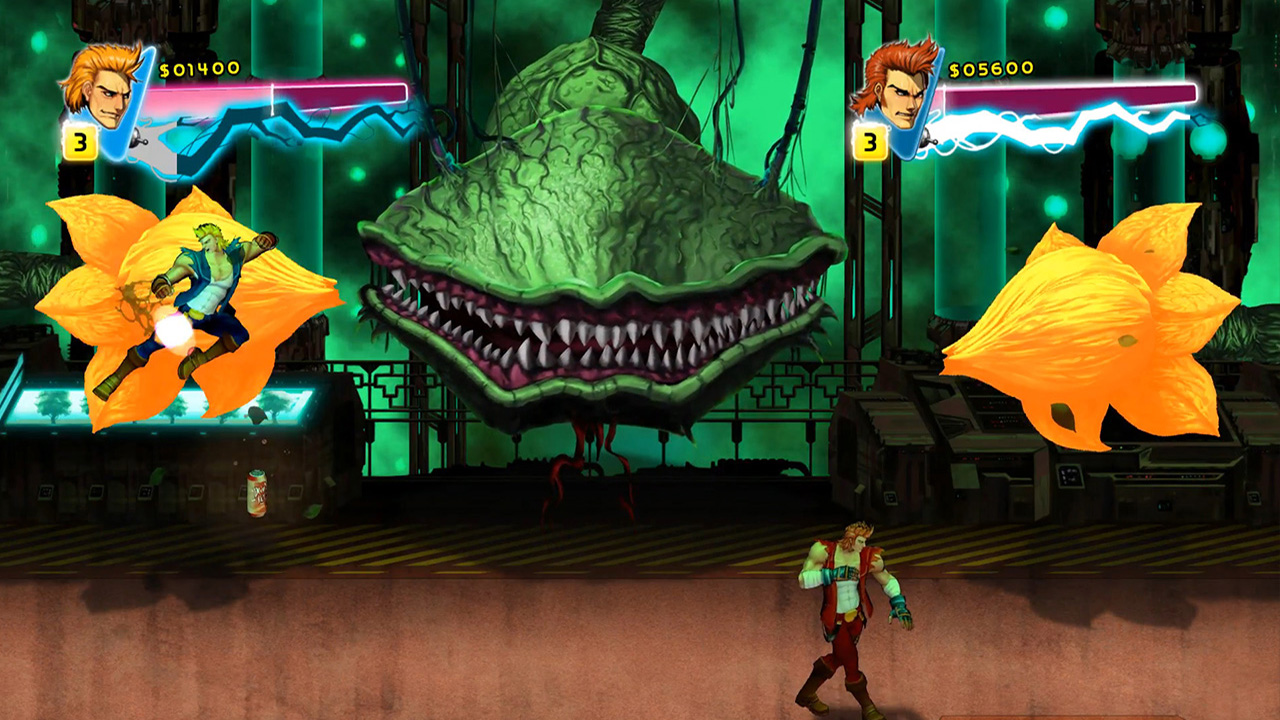
Task: Click Jimmy's character portrait icon
Action: click(898, 92)
